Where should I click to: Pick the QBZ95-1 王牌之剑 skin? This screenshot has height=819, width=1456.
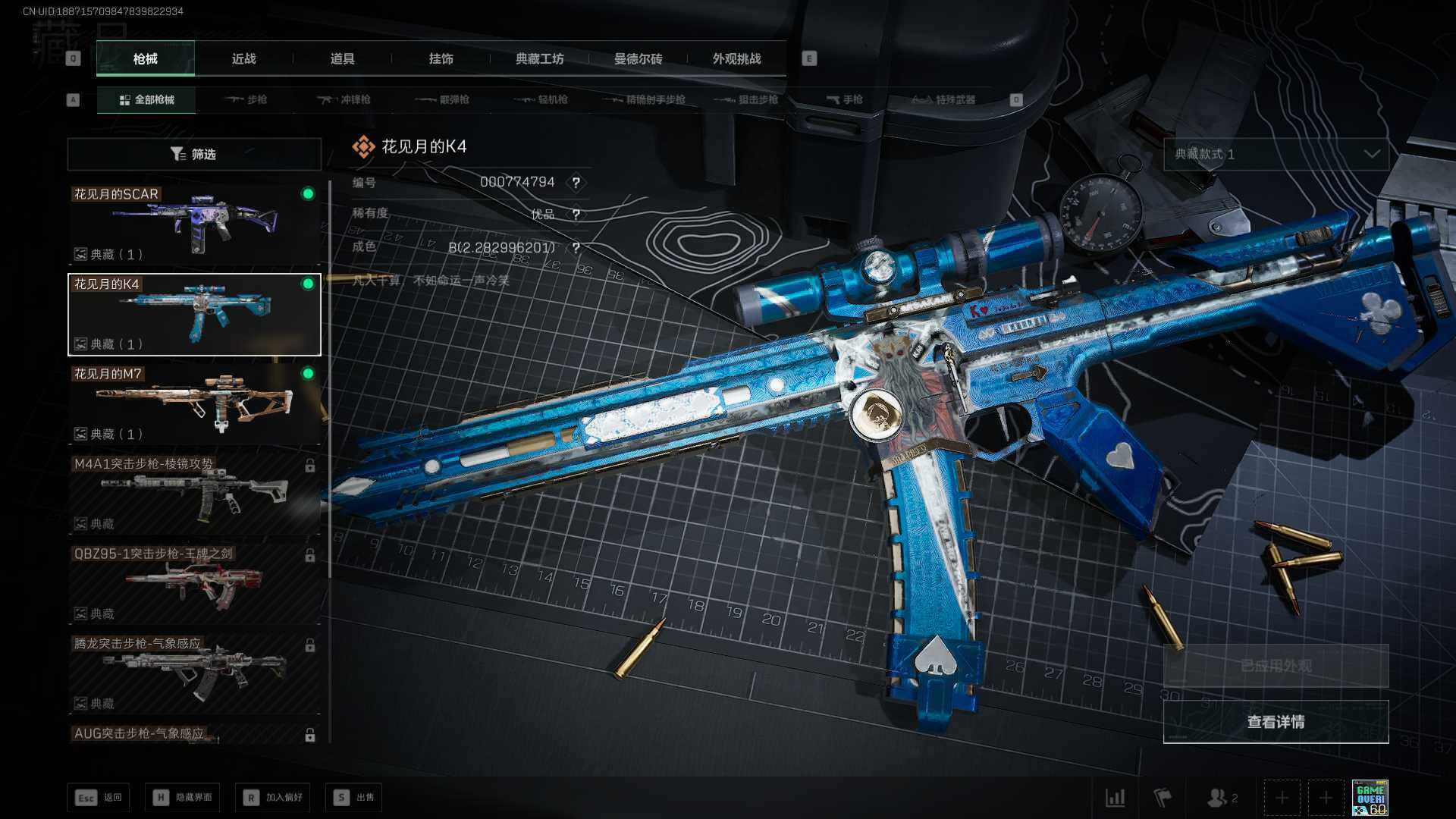[194, 584]
